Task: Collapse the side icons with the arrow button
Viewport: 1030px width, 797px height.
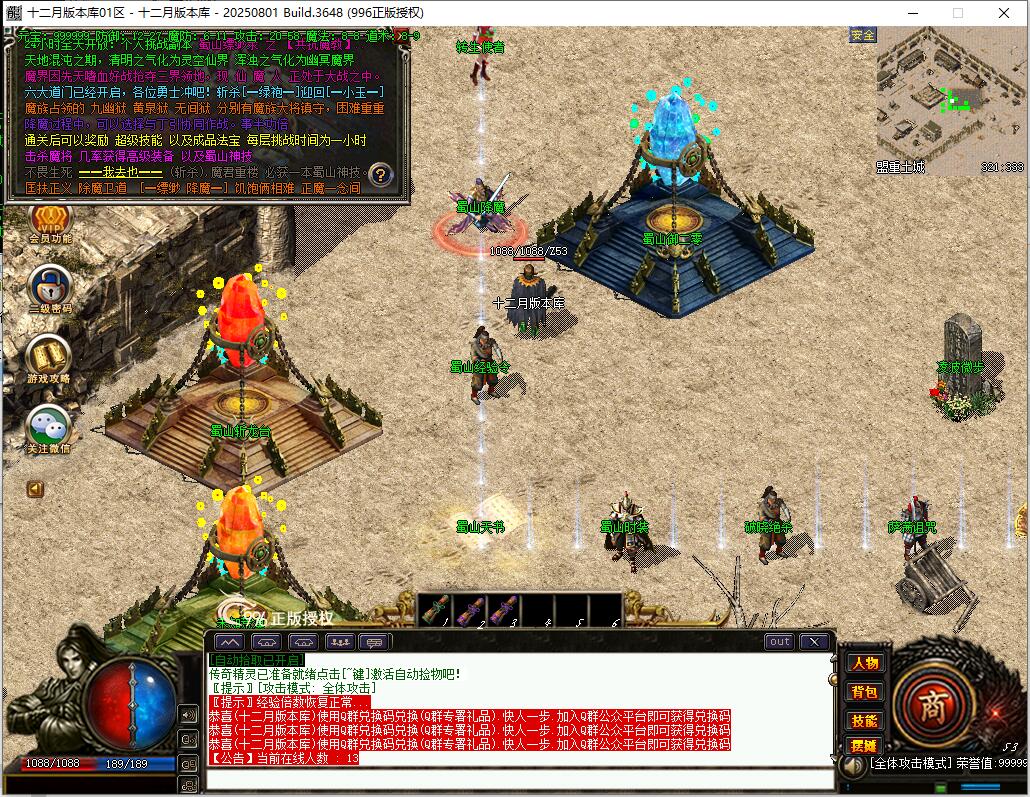Action: tap(35, 489)
